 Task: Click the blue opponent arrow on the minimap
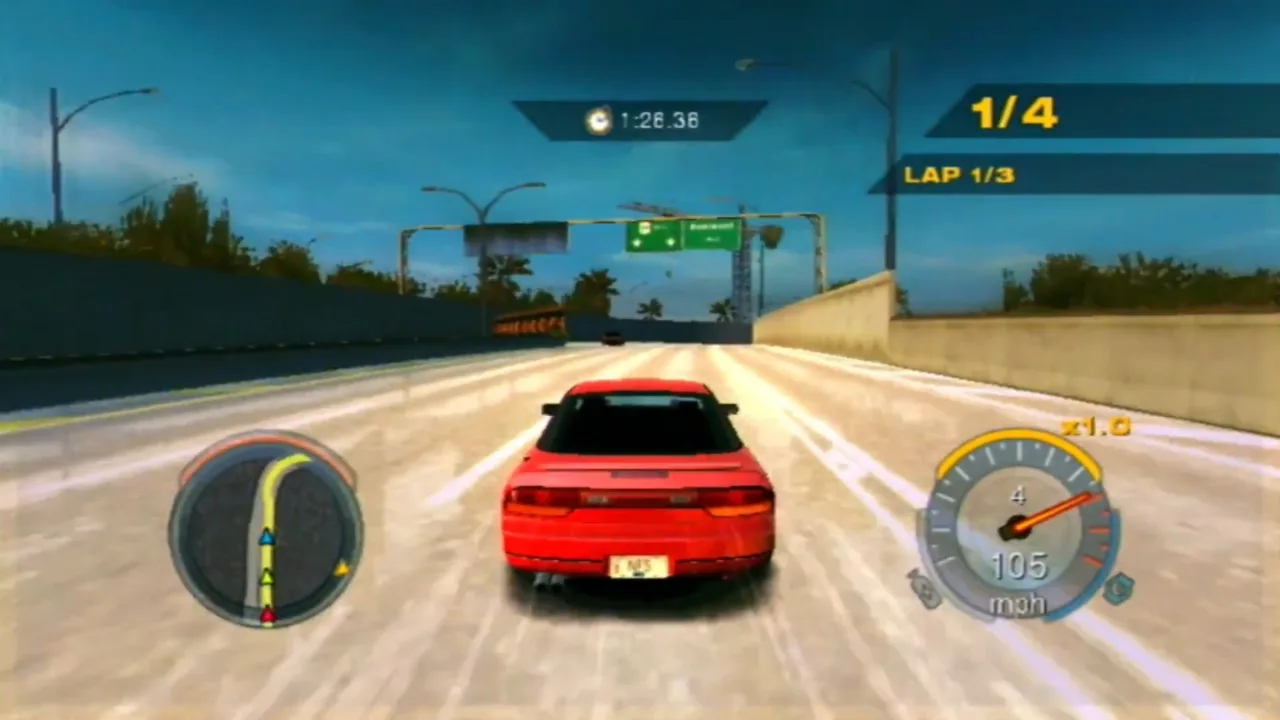(266, 538)
